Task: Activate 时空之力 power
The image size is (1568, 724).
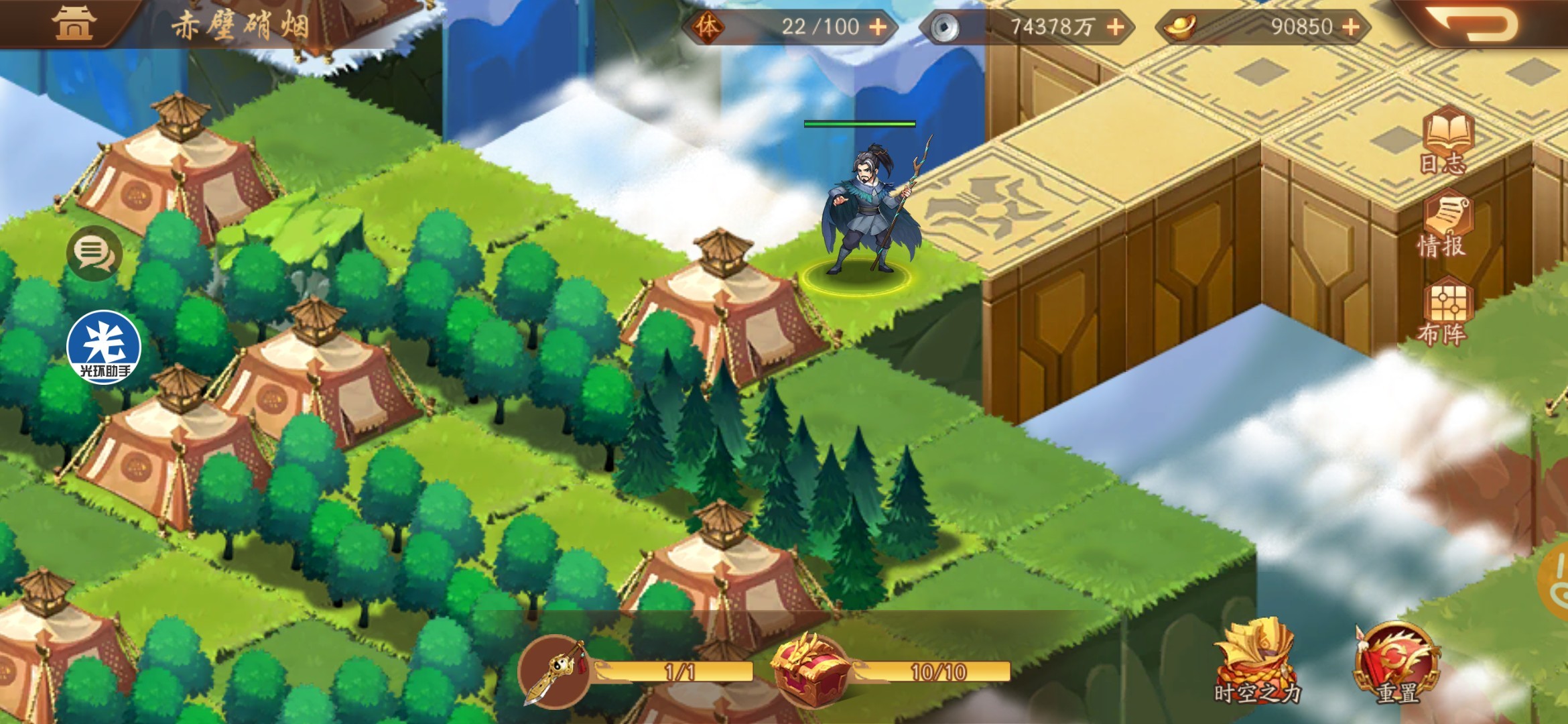Action: point(1256,662)
